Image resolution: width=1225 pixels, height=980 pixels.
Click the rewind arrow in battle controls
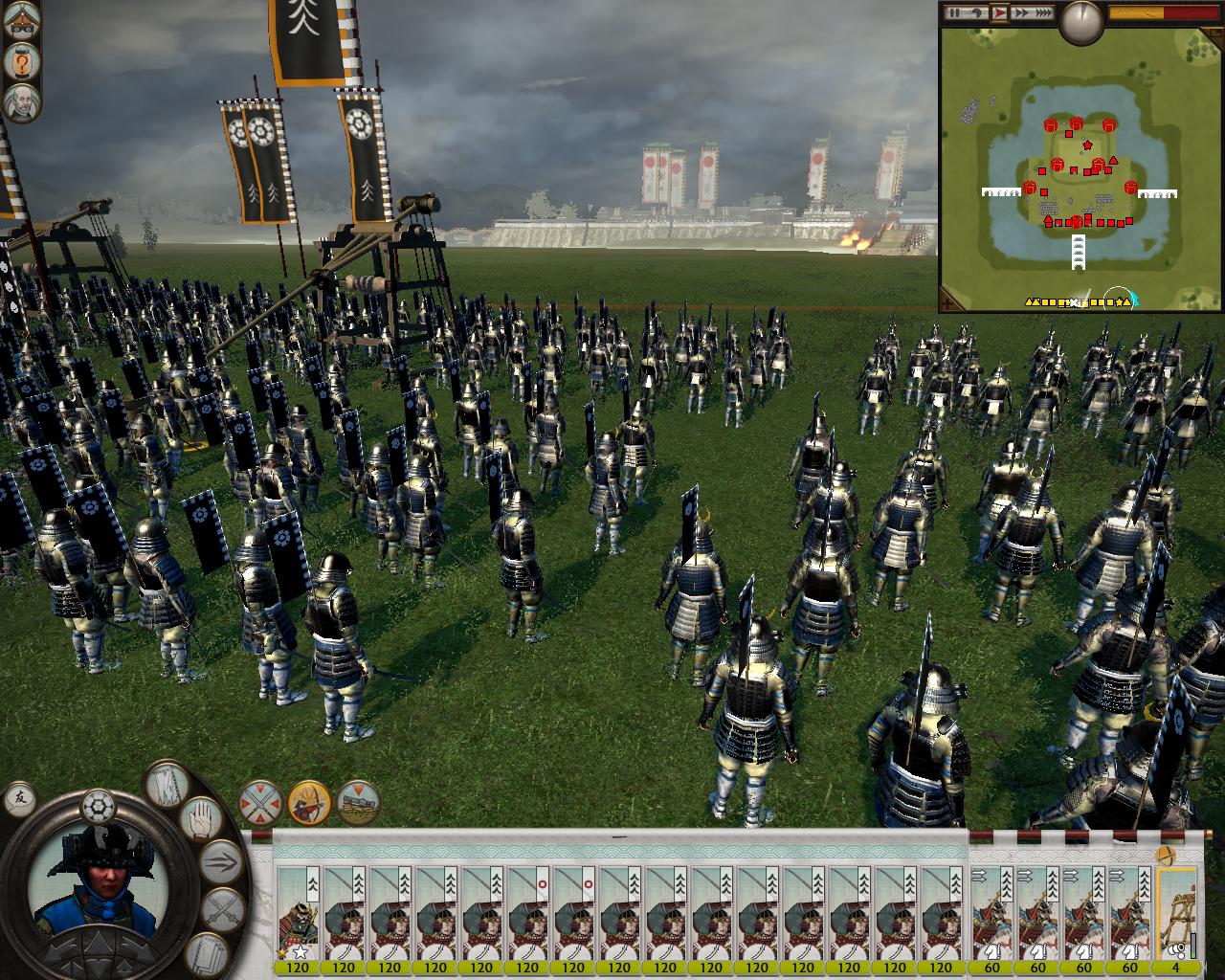click(977, 12)
